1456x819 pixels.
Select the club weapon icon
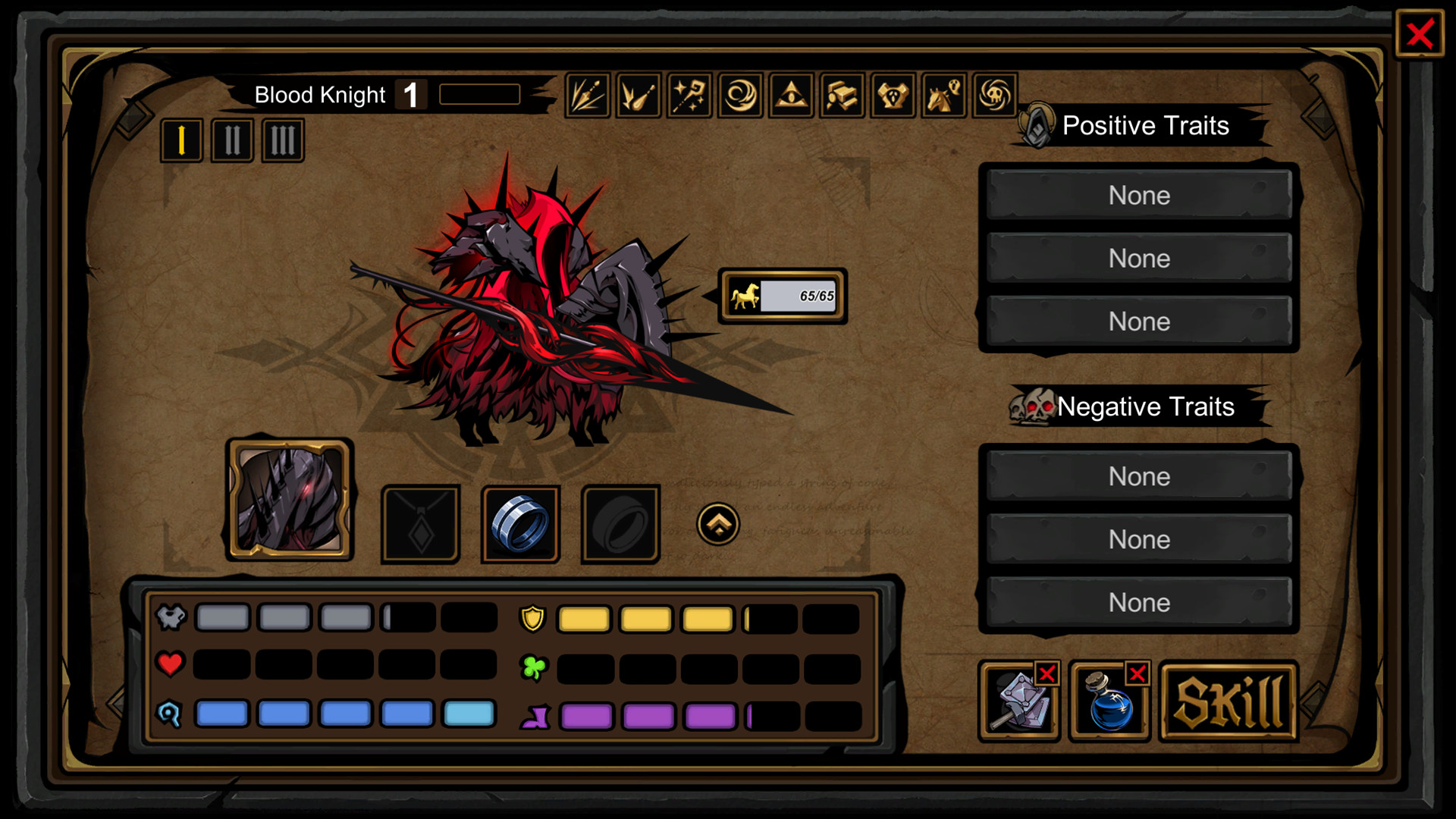(x=638, y=95)
